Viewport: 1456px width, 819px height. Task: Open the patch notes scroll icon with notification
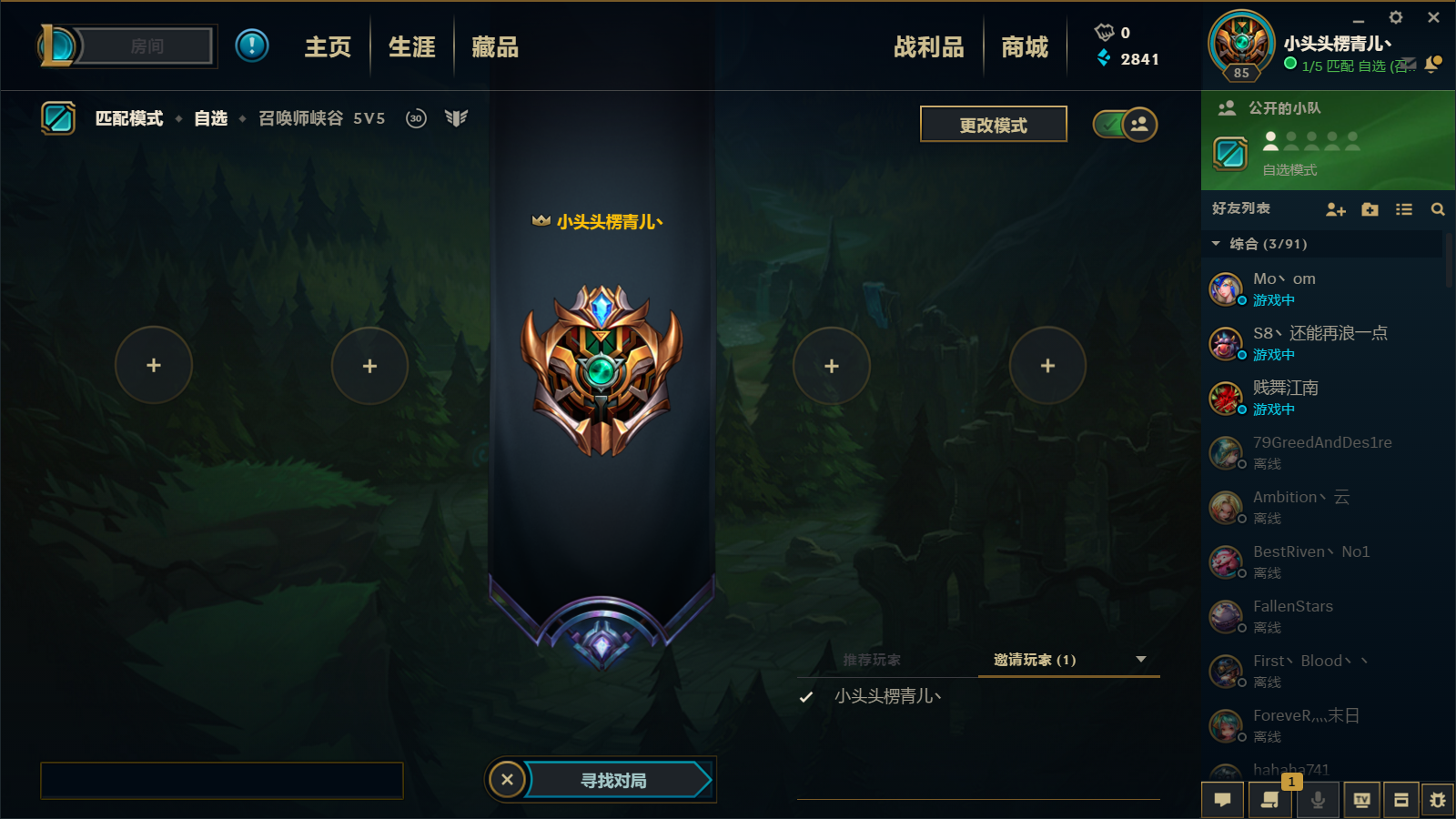coord(1270,800)
